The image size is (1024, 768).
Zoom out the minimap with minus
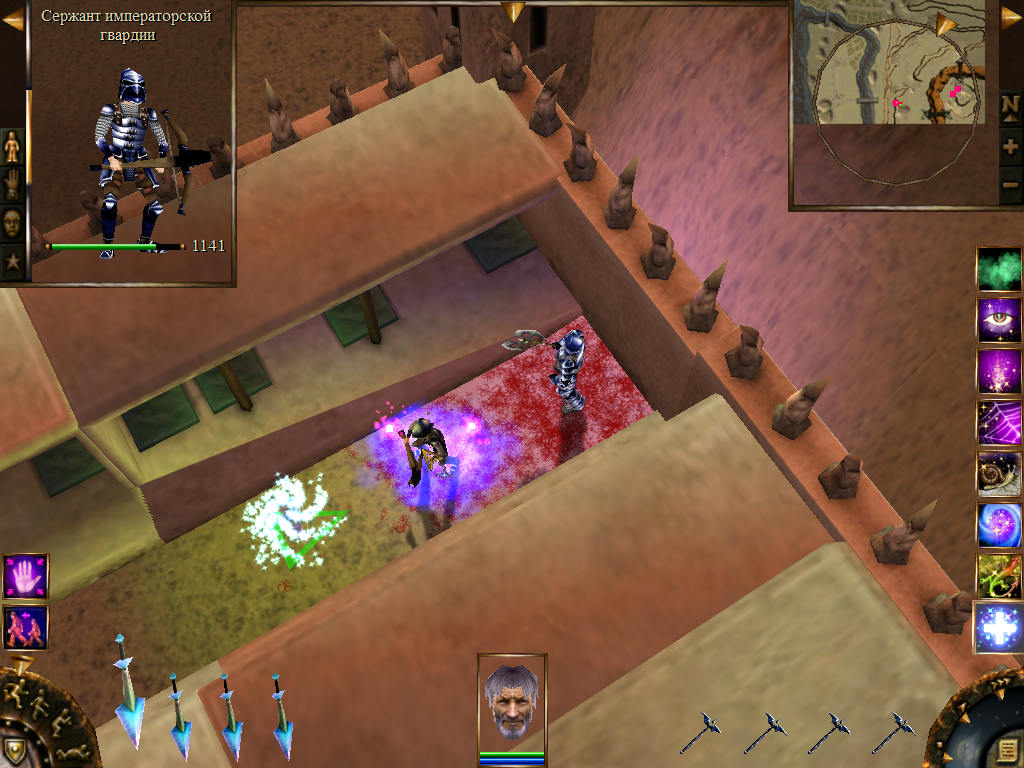coord(1010,184)
